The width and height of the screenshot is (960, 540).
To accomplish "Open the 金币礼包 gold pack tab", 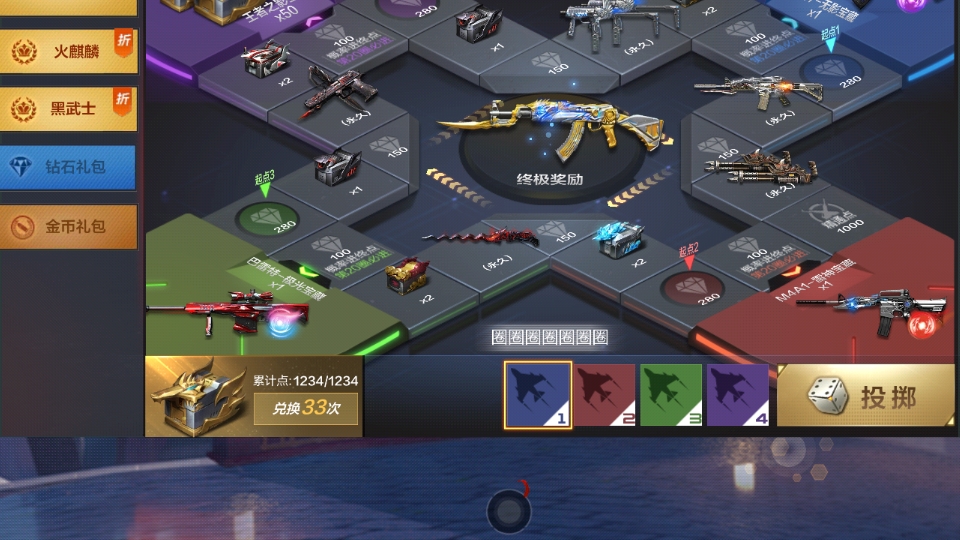I will [x=69, y=227].
